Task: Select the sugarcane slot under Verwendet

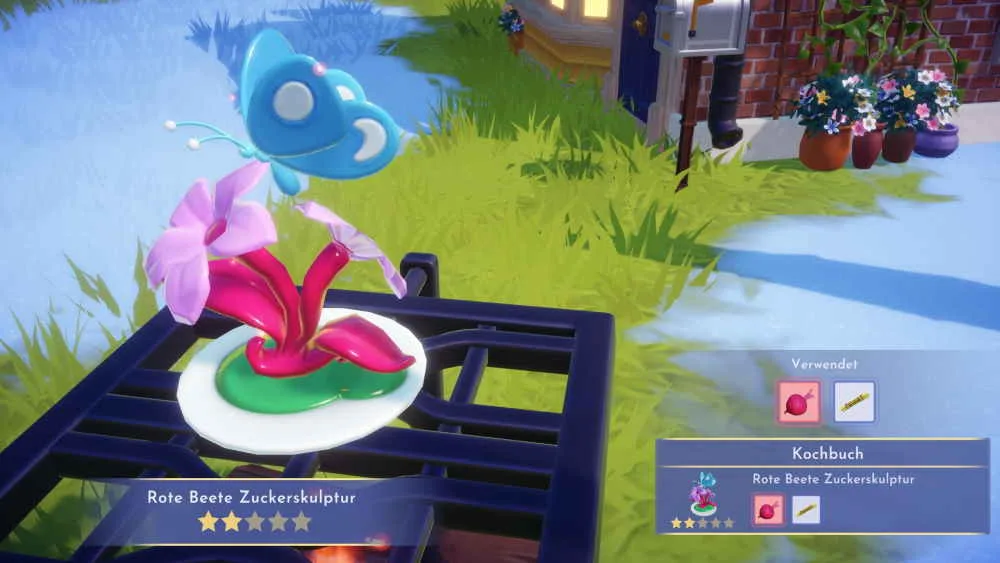Action: [x=854, y=401]
